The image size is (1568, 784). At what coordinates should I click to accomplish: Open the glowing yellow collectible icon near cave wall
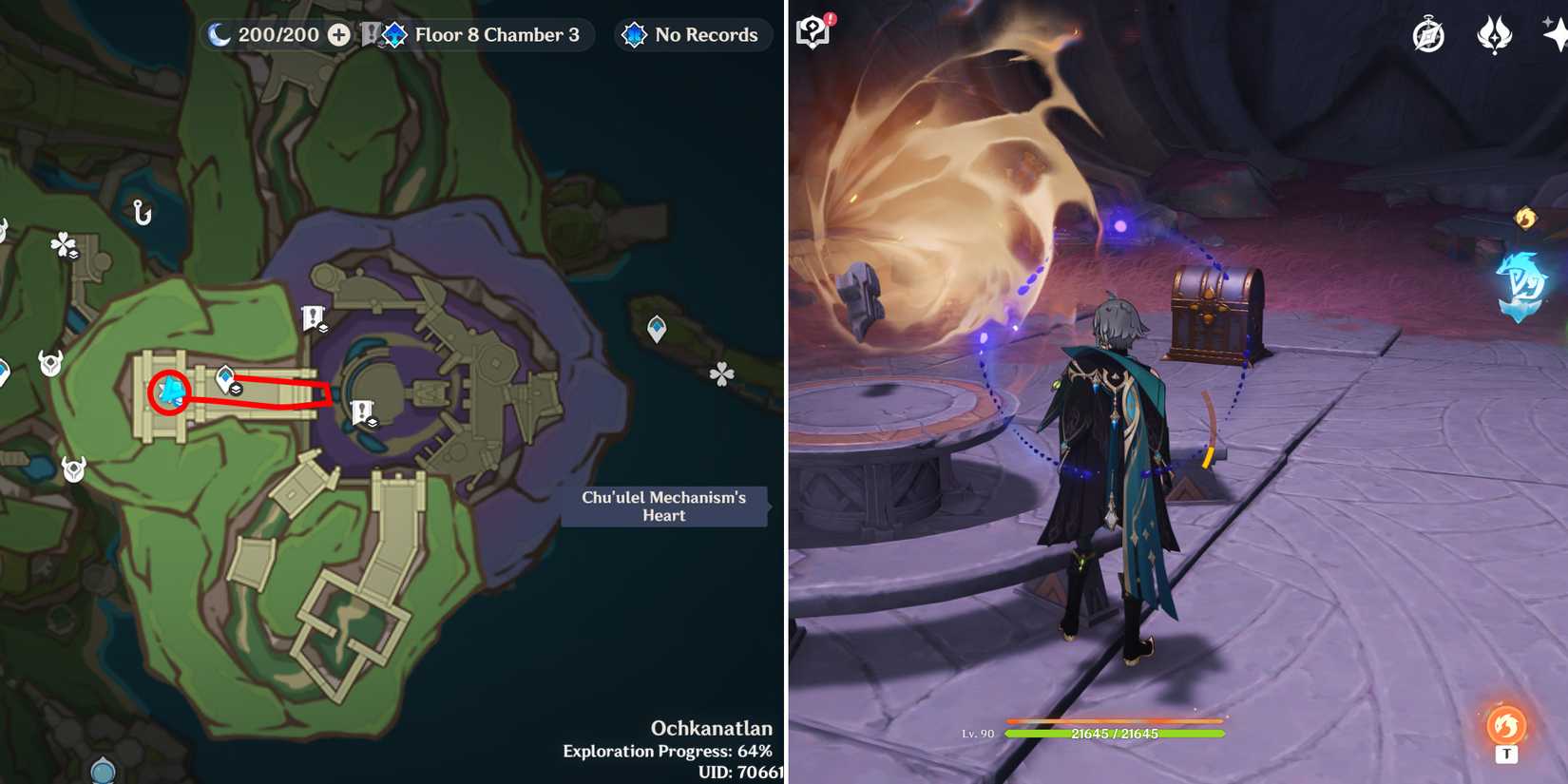coord(1525,217)
